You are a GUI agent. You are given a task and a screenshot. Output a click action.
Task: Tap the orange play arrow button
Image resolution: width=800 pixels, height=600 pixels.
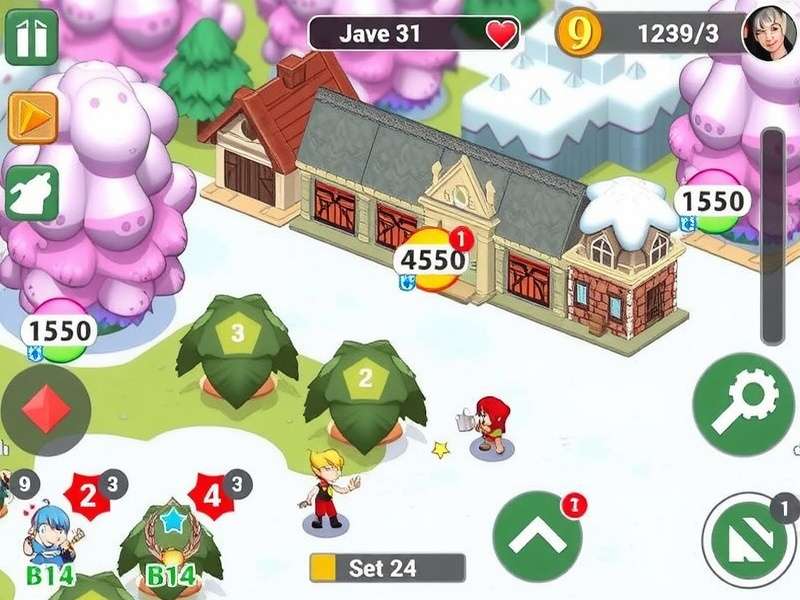[33, 118]
